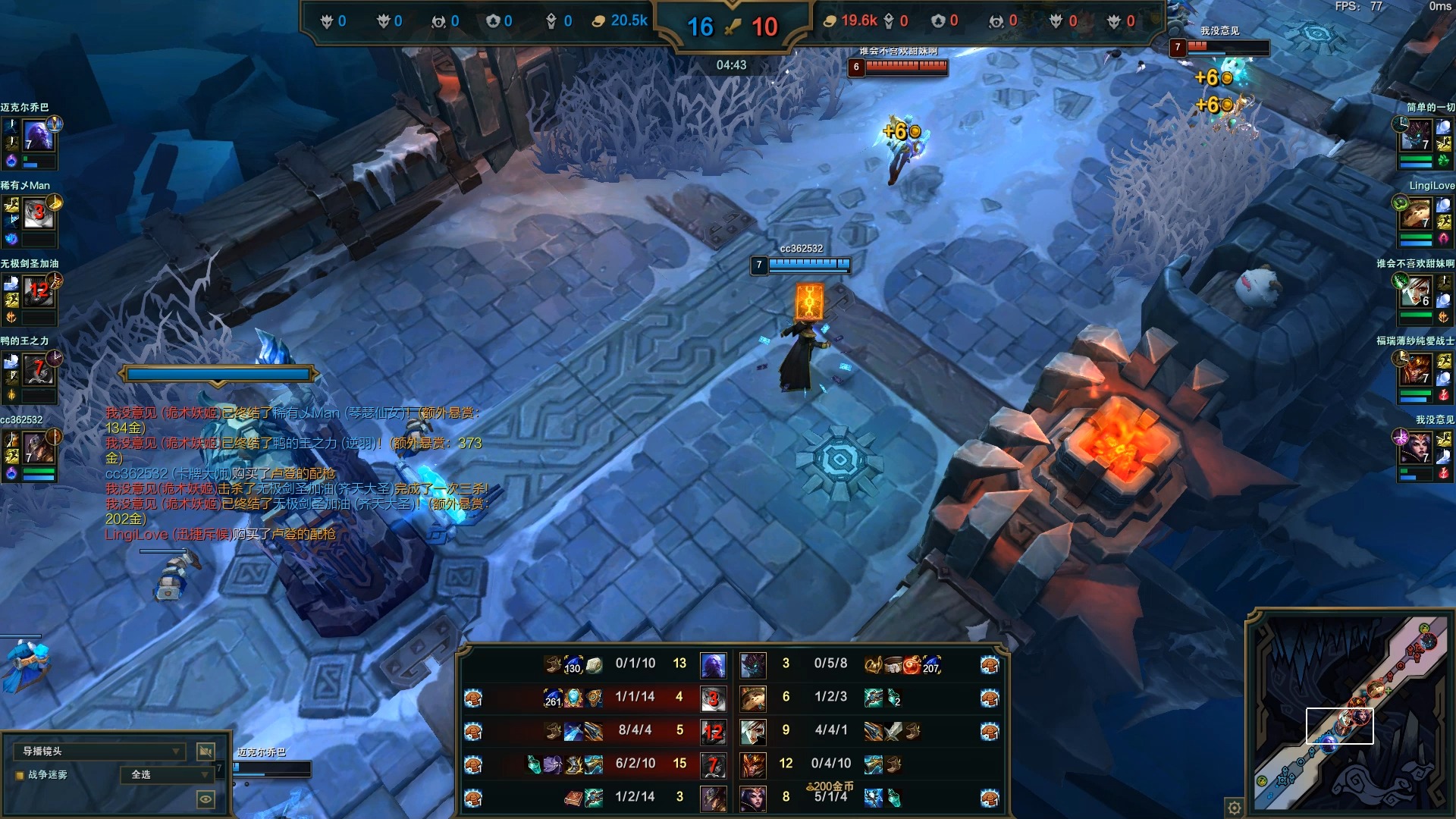Click the crossed-out camera icon button
This screenshot has height=819, width=1456.
tap(206, 751)
